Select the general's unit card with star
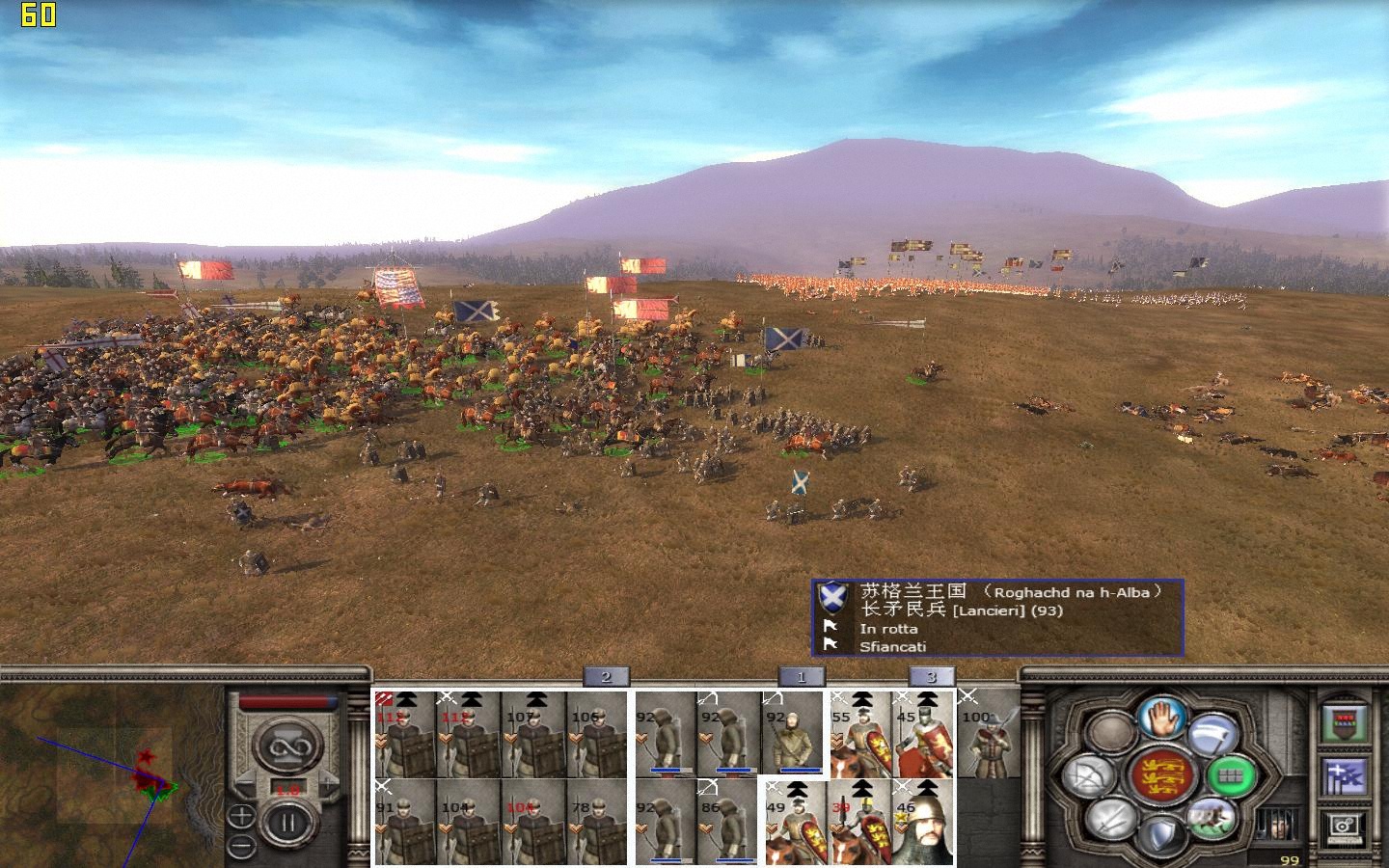Viewport: 1389px width, 868px height. pos(923,821)
